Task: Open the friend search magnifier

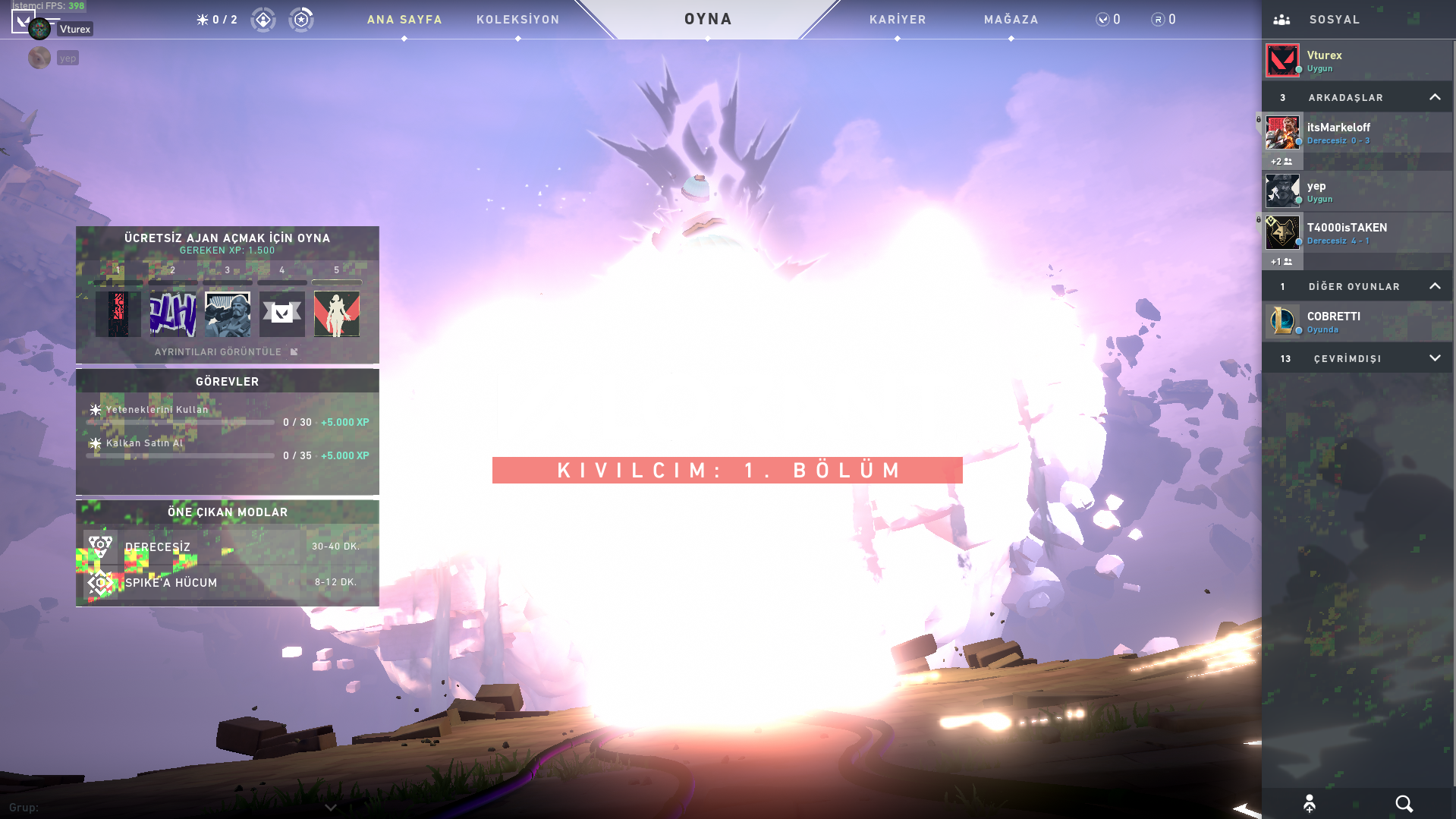Action: (1404, 804)
